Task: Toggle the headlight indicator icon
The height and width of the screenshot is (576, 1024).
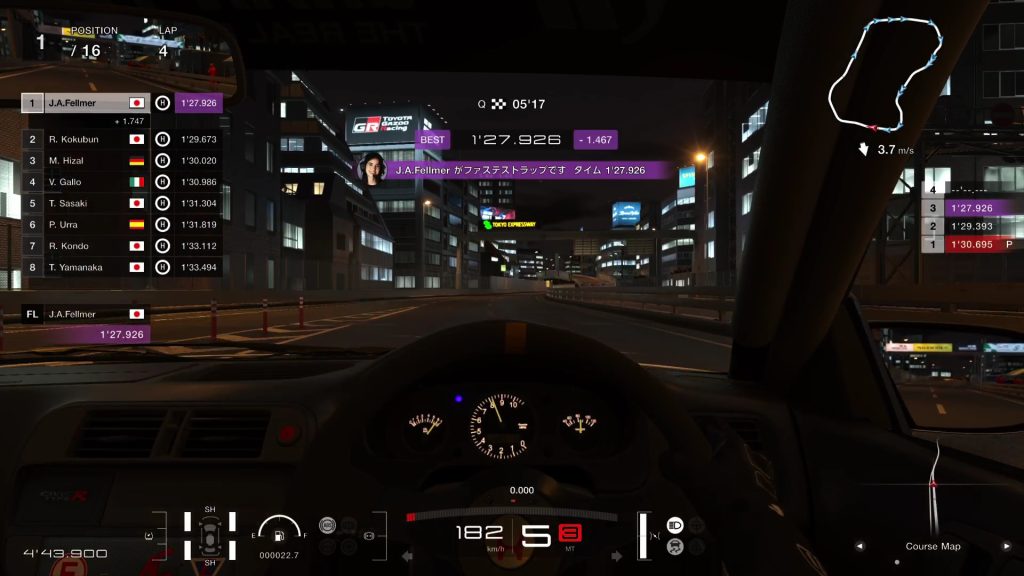Action: [675, 525]
